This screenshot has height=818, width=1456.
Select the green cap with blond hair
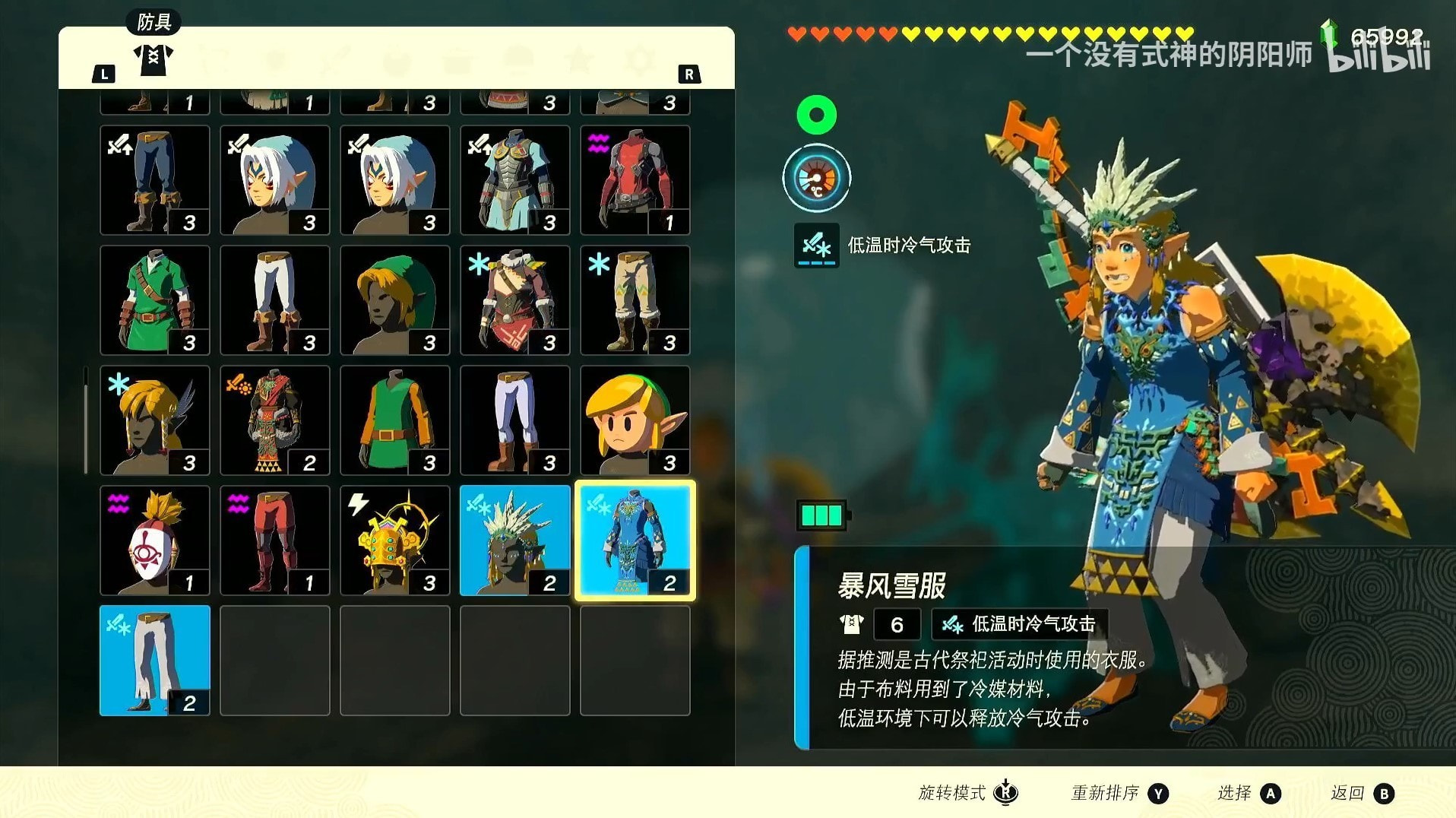coord(394,300)
